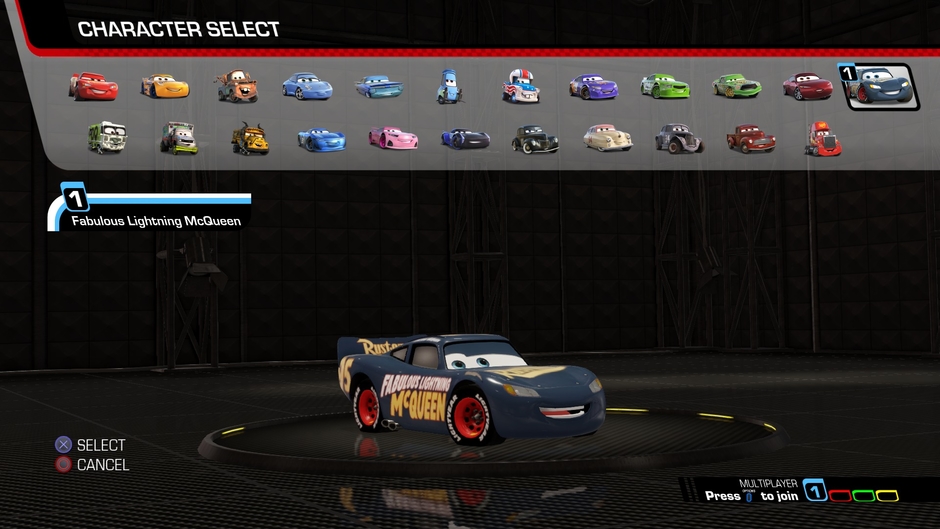The image size is (940, 529).
Task: Choose yellow Cruz Ramirez car
Action: pyautogui.click(x=165, y=87)
